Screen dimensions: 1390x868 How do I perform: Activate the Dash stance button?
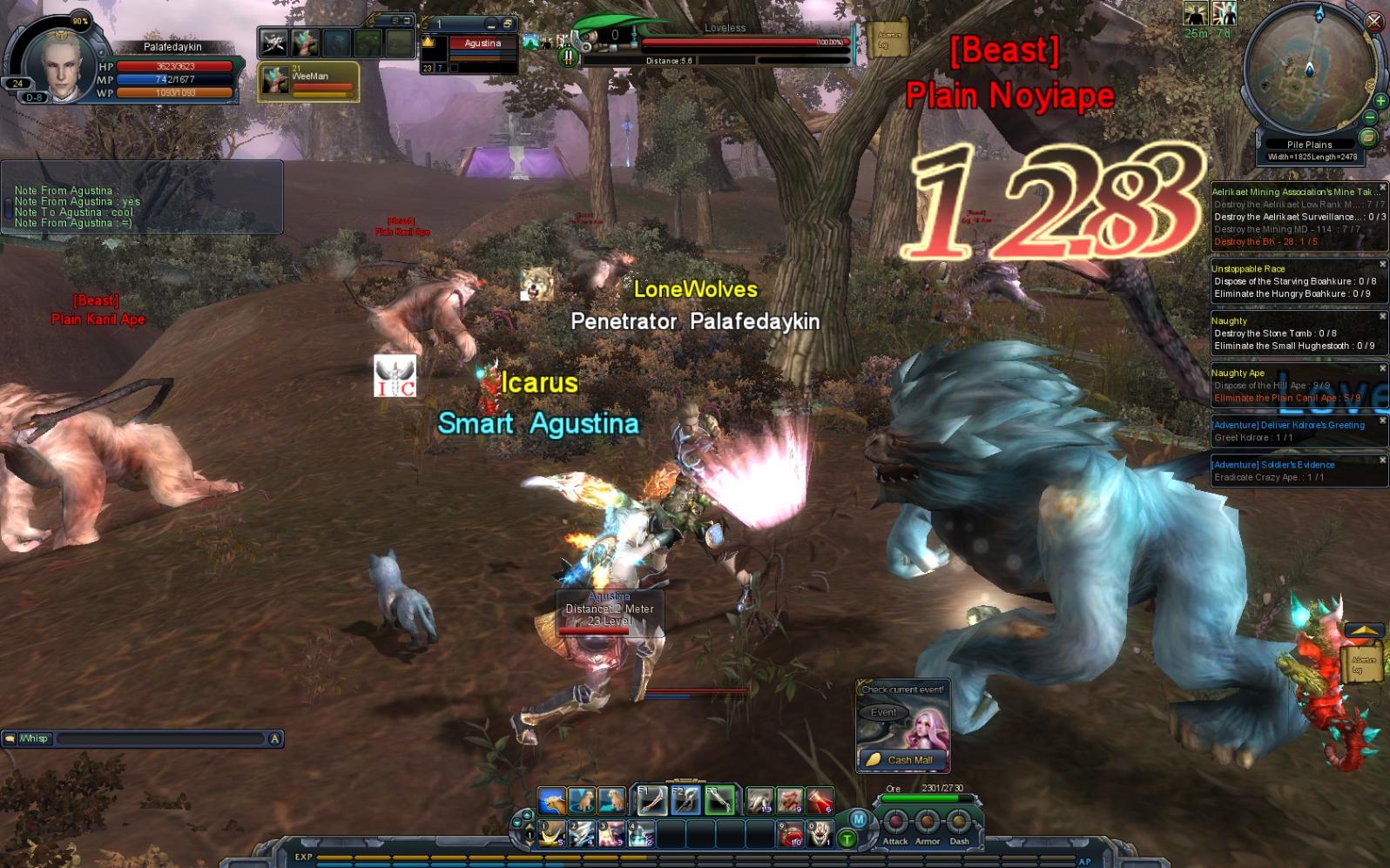(959, 822)
